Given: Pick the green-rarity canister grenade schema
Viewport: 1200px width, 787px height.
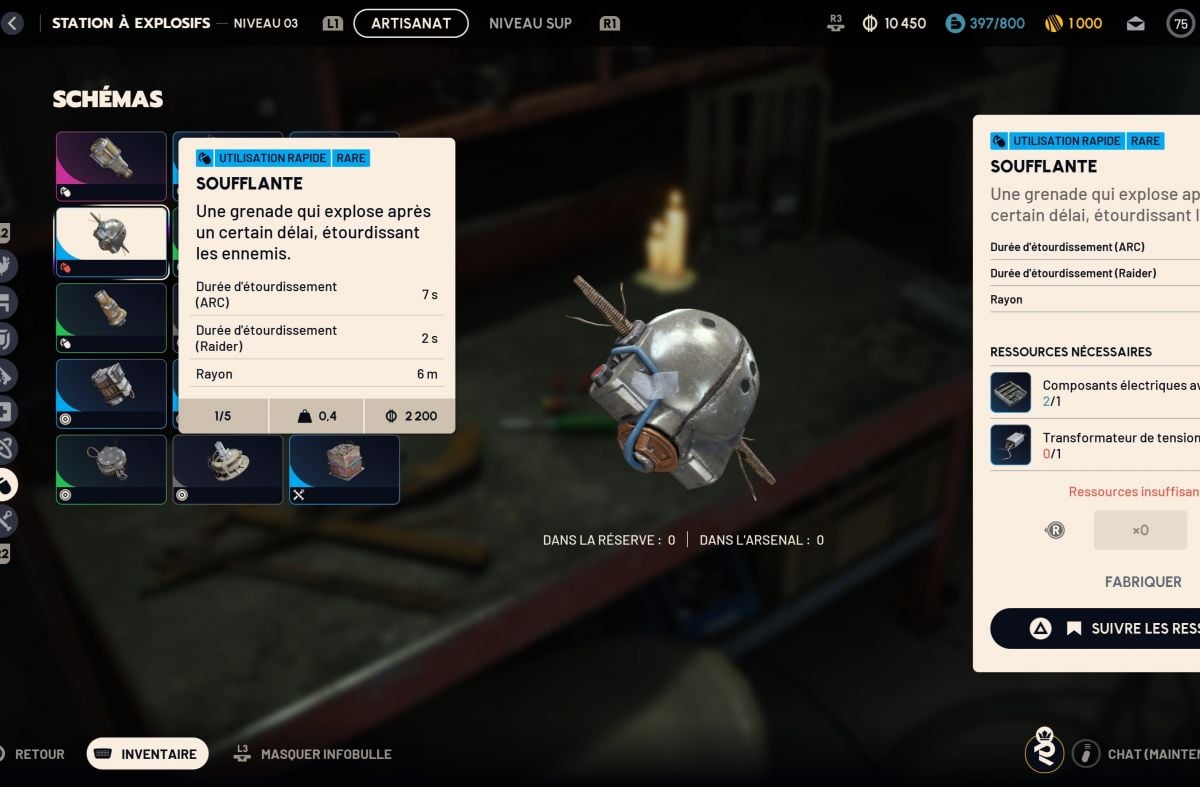Looking at the screenshot, I should coord(111,317).
